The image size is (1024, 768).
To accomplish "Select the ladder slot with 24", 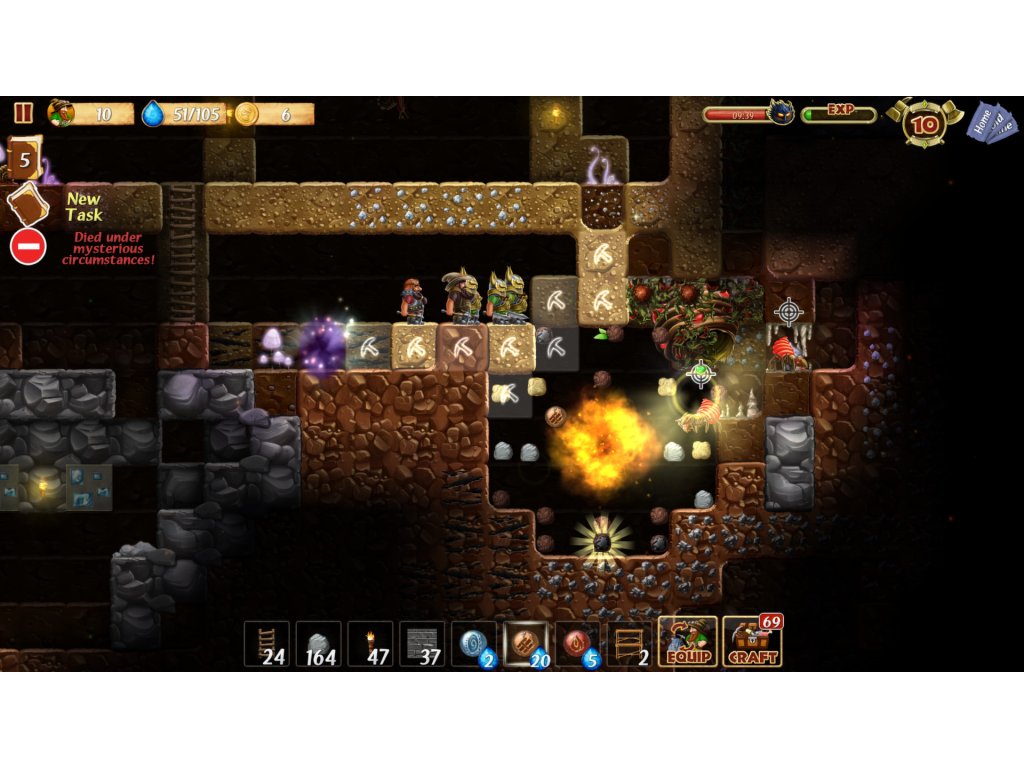I will tap(266, 644).
